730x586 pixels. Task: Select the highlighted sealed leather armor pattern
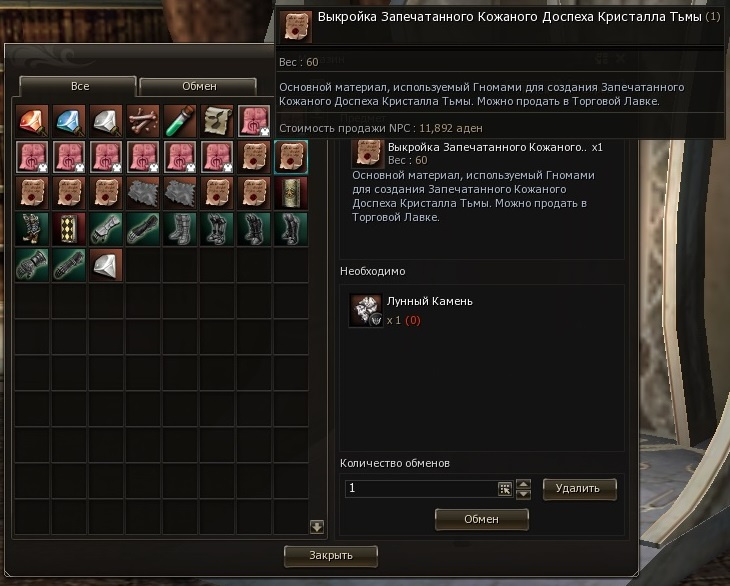click(291, 157)
